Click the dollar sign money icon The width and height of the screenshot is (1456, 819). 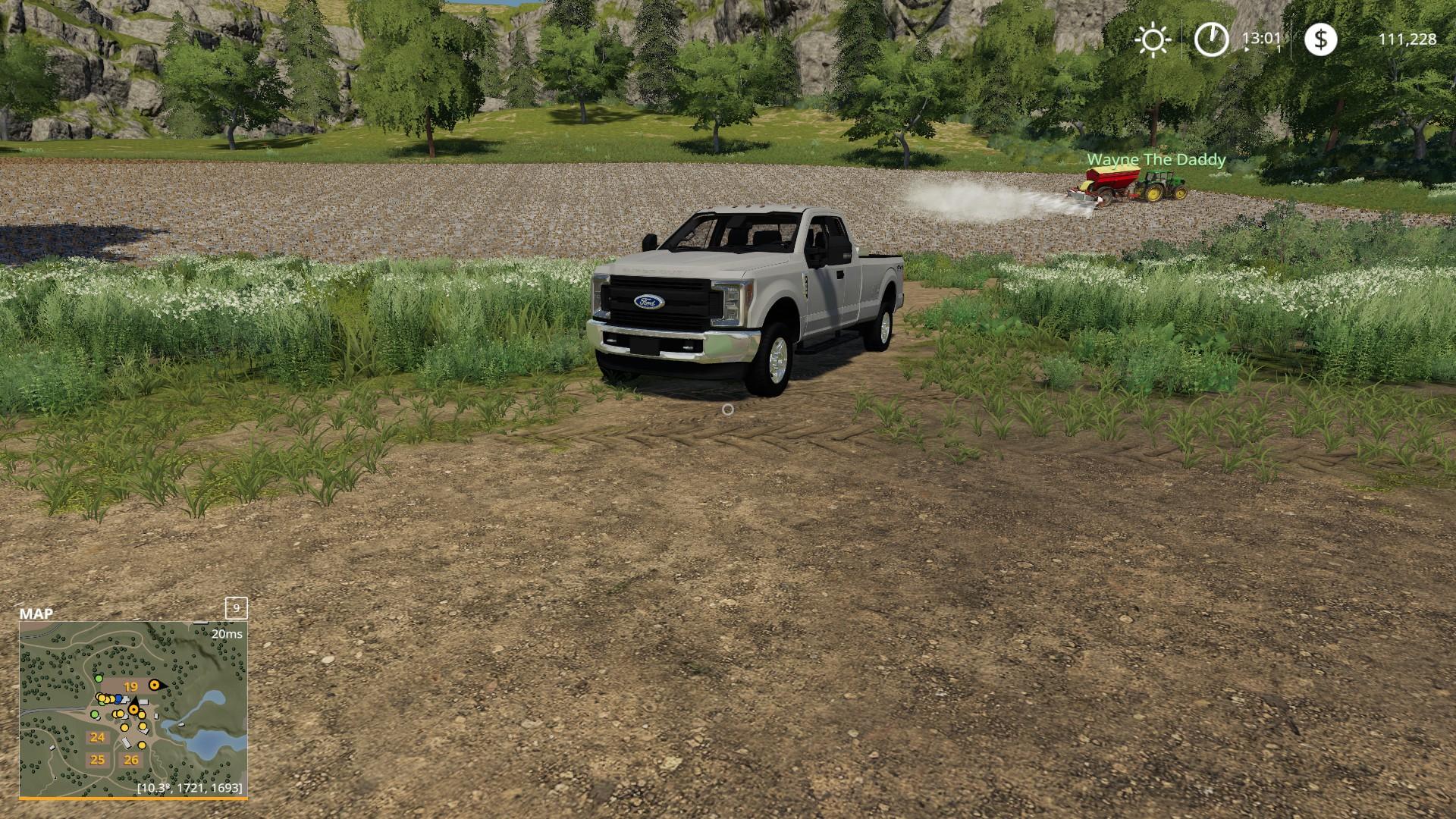1321,39
